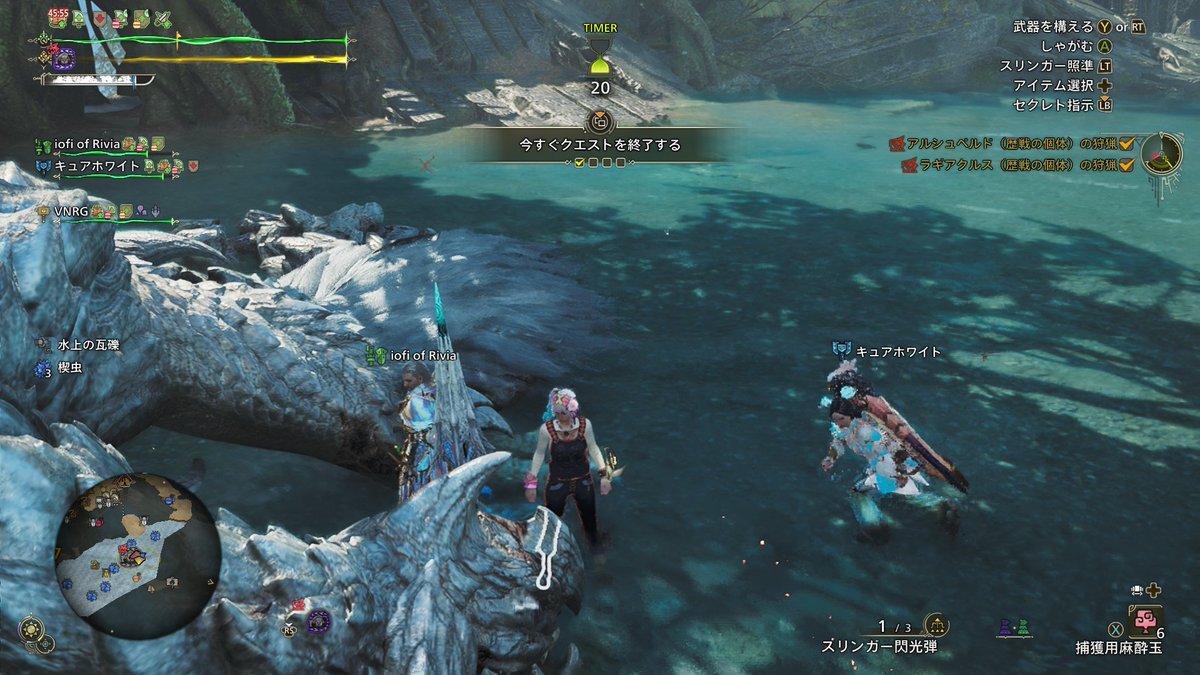Click the 楔虫 nearby item entry
Screen dimensions: 1200x675
pyautogui.click(x=69, y=368)
